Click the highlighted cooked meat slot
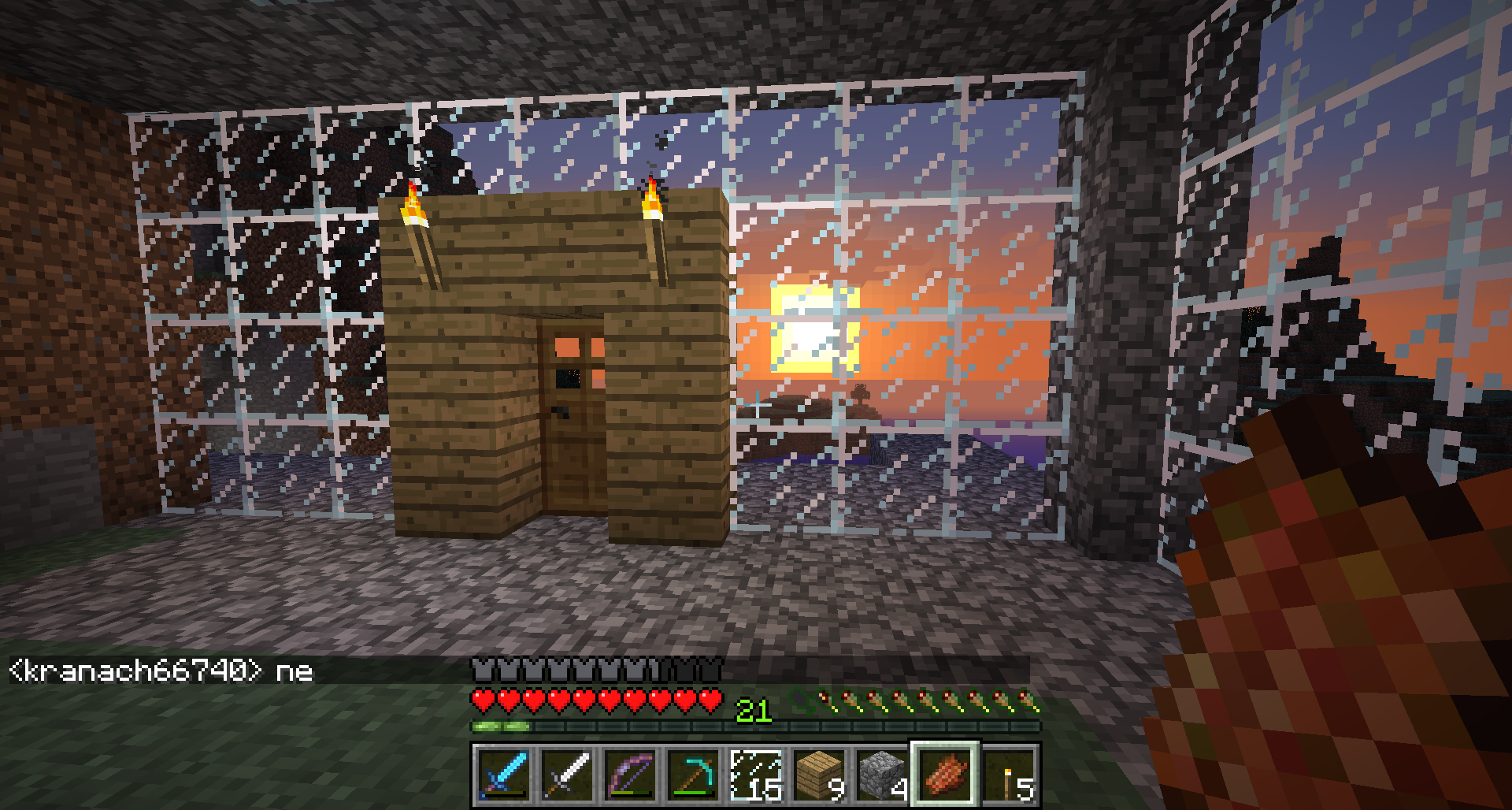 (945, 775)
